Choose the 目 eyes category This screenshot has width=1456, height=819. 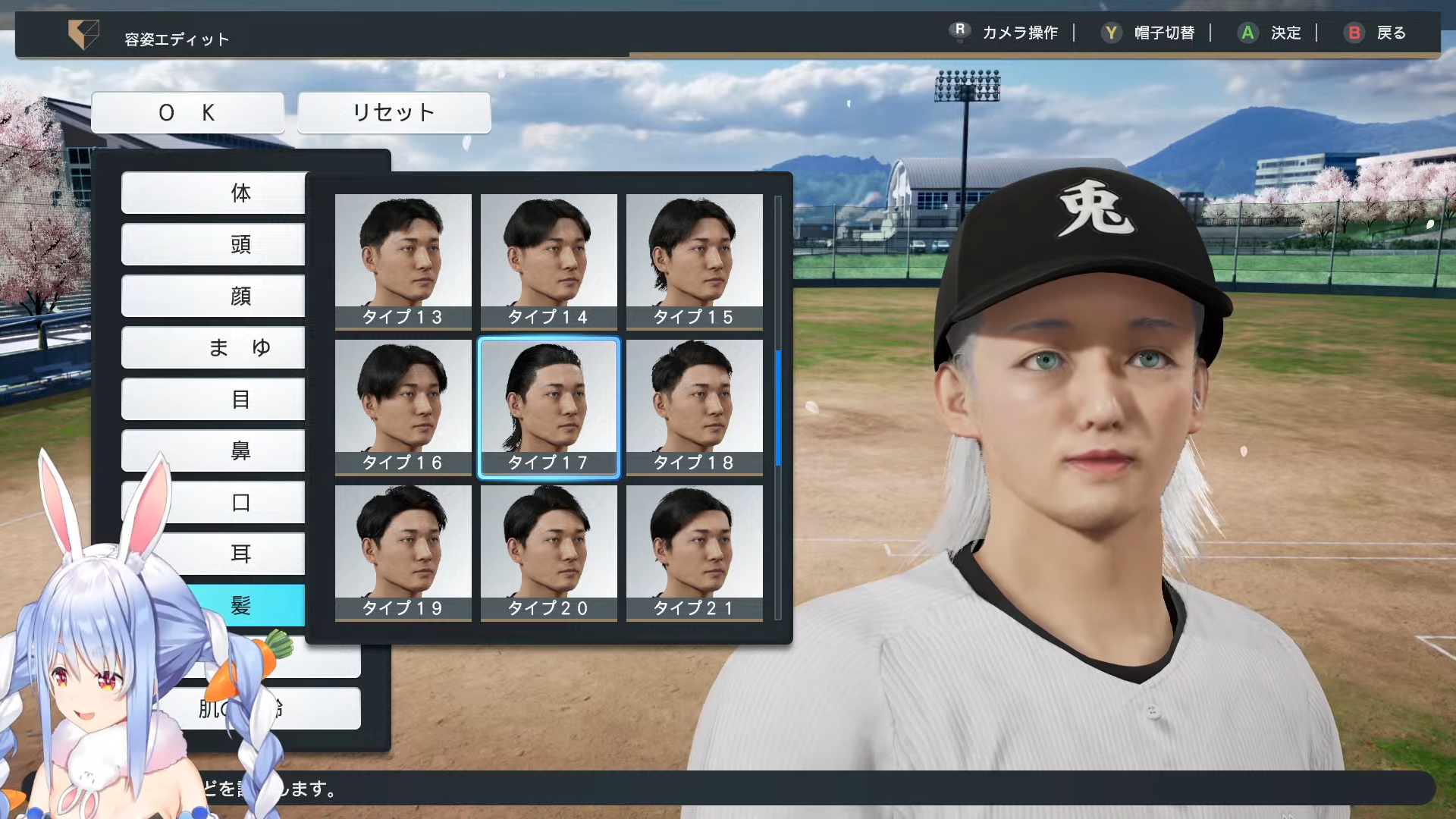[214, 399]
